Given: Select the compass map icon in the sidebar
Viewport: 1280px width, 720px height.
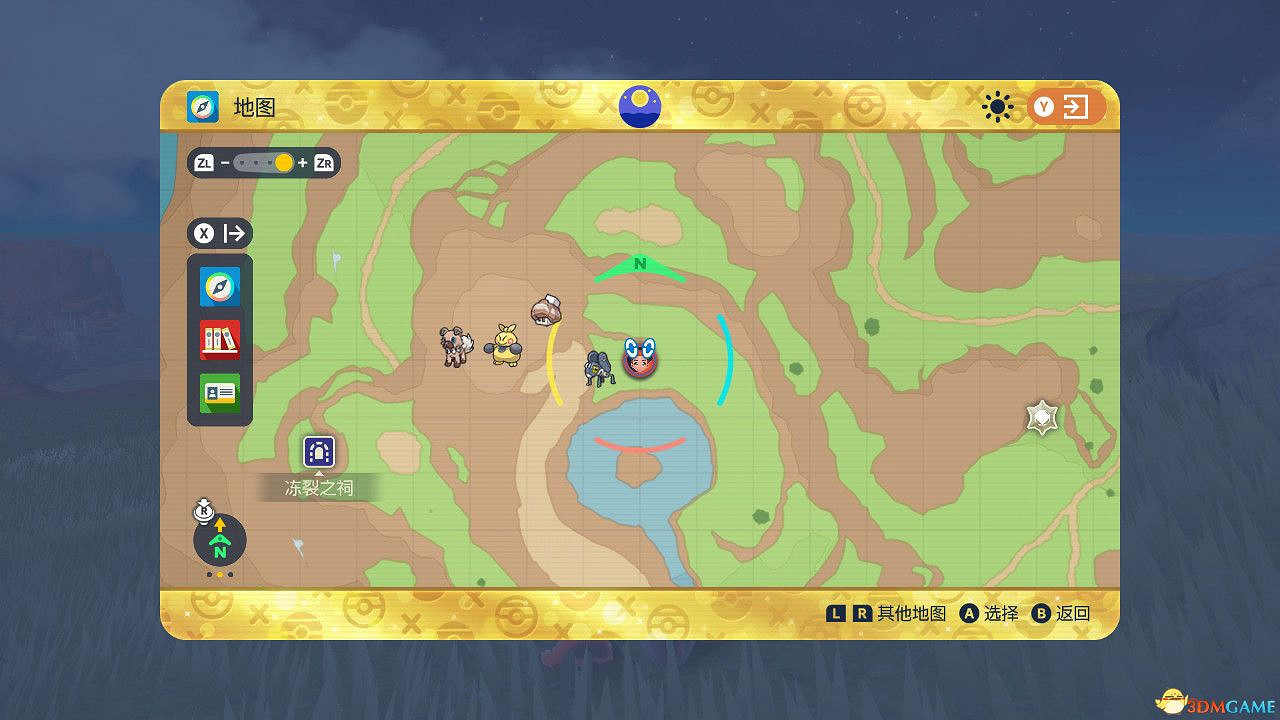Looking at the screenshot, I should click(x=219, y=287).
